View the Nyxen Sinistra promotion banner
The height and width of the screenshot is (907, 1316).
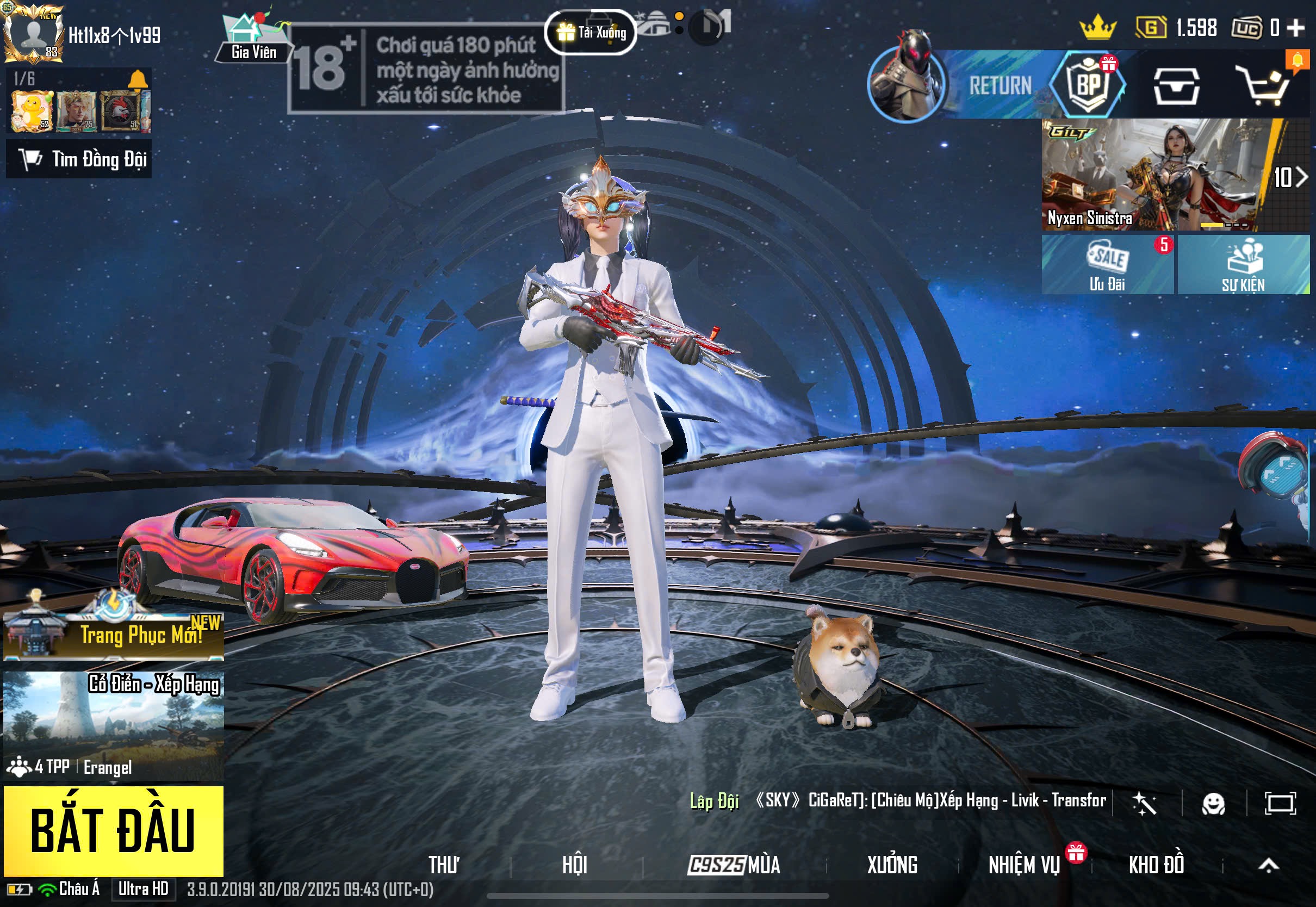tap(1153, 175)
